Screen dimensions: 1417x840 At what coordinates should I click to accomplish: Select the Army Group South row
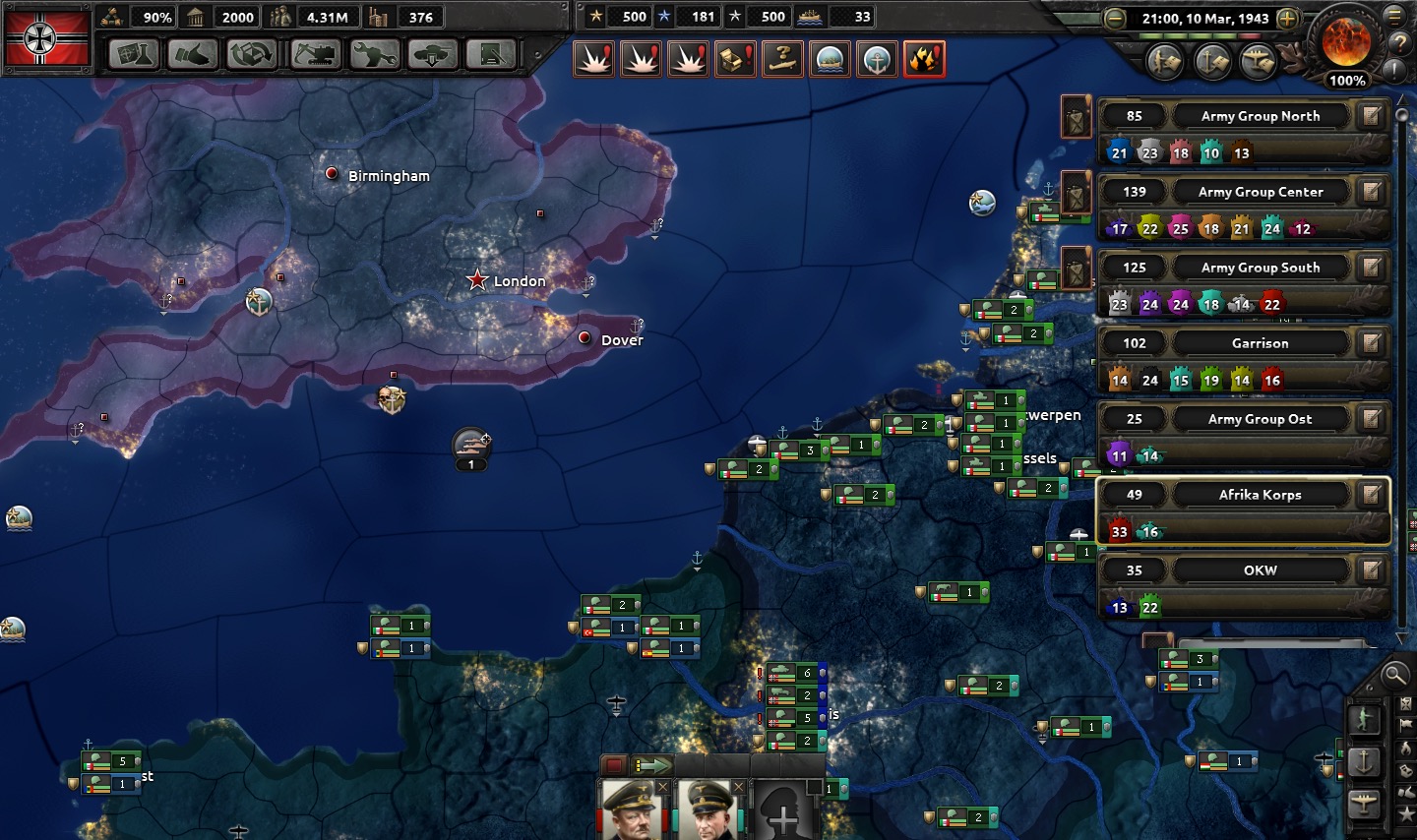point(1260,268)
